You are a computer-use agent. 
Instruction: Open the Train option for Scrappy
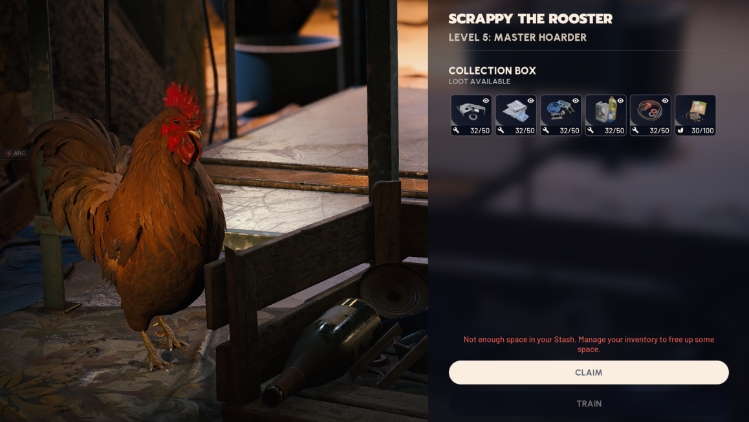[588, 404]
